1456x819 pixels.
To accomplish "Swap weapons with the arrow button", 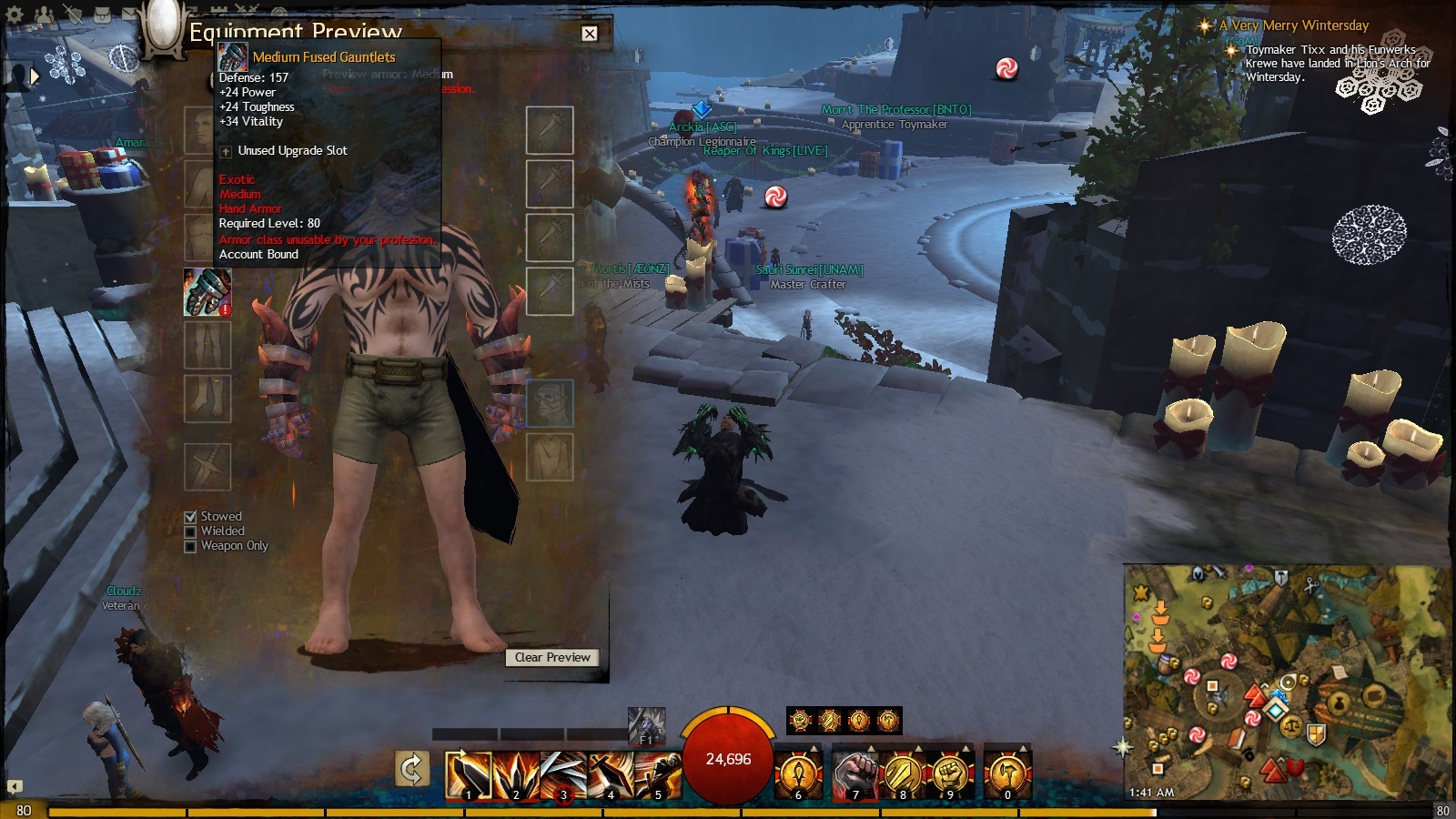I will 412,770.
